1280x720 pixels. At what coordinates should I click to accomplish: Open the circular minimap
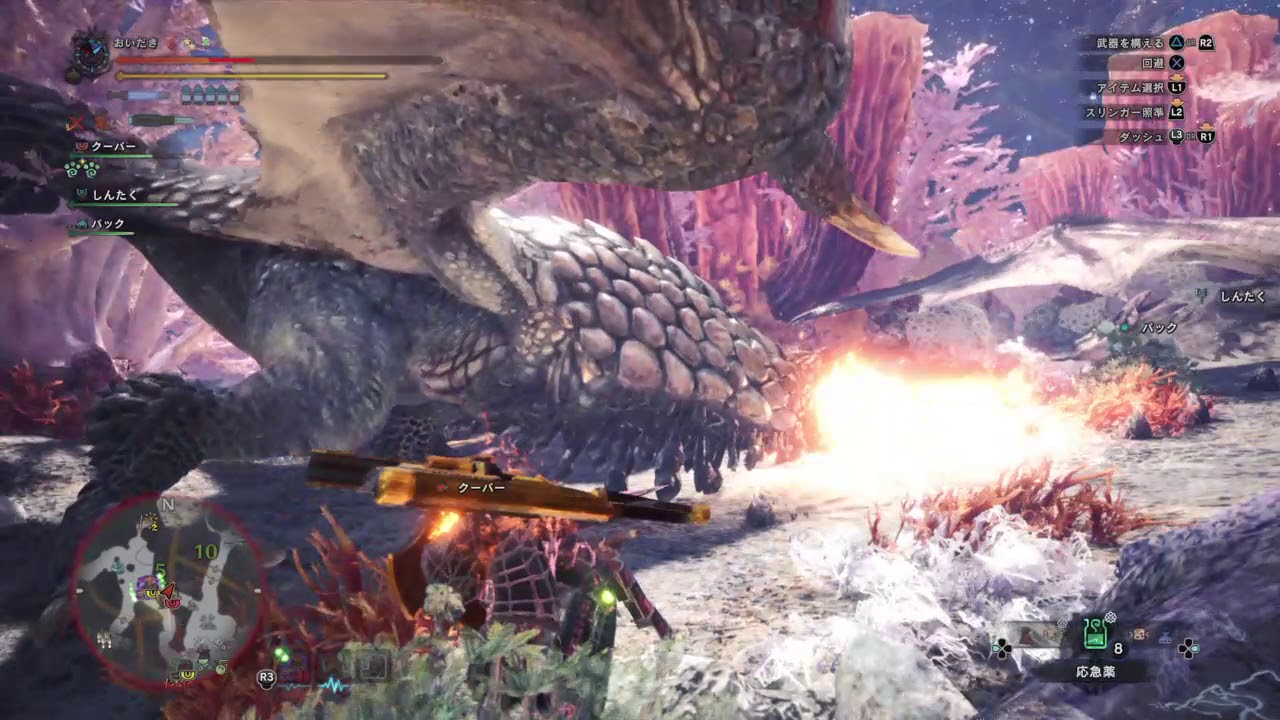click(168, 590)
